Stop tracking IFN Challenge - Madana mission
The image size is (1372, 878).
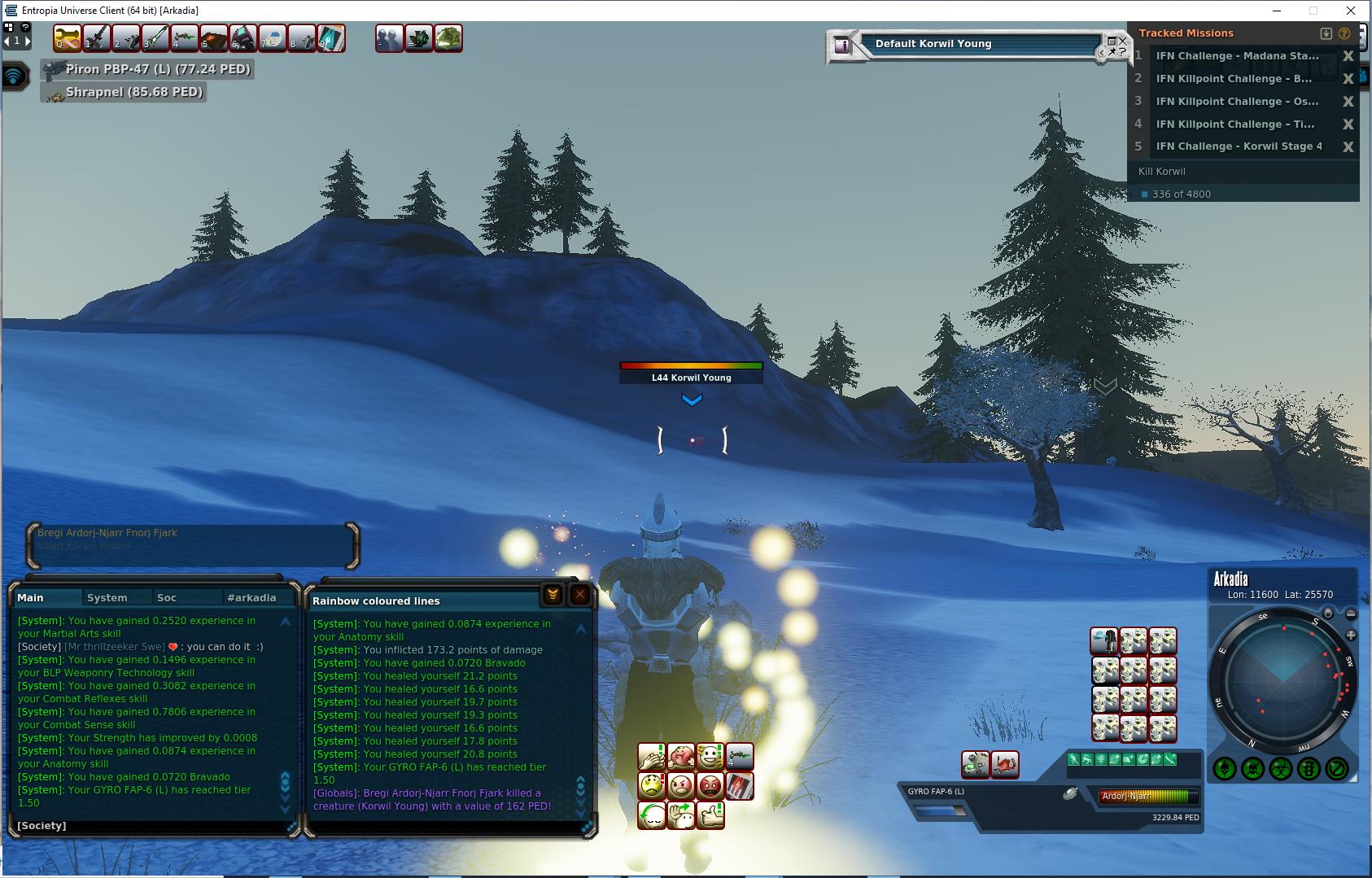1348,56
